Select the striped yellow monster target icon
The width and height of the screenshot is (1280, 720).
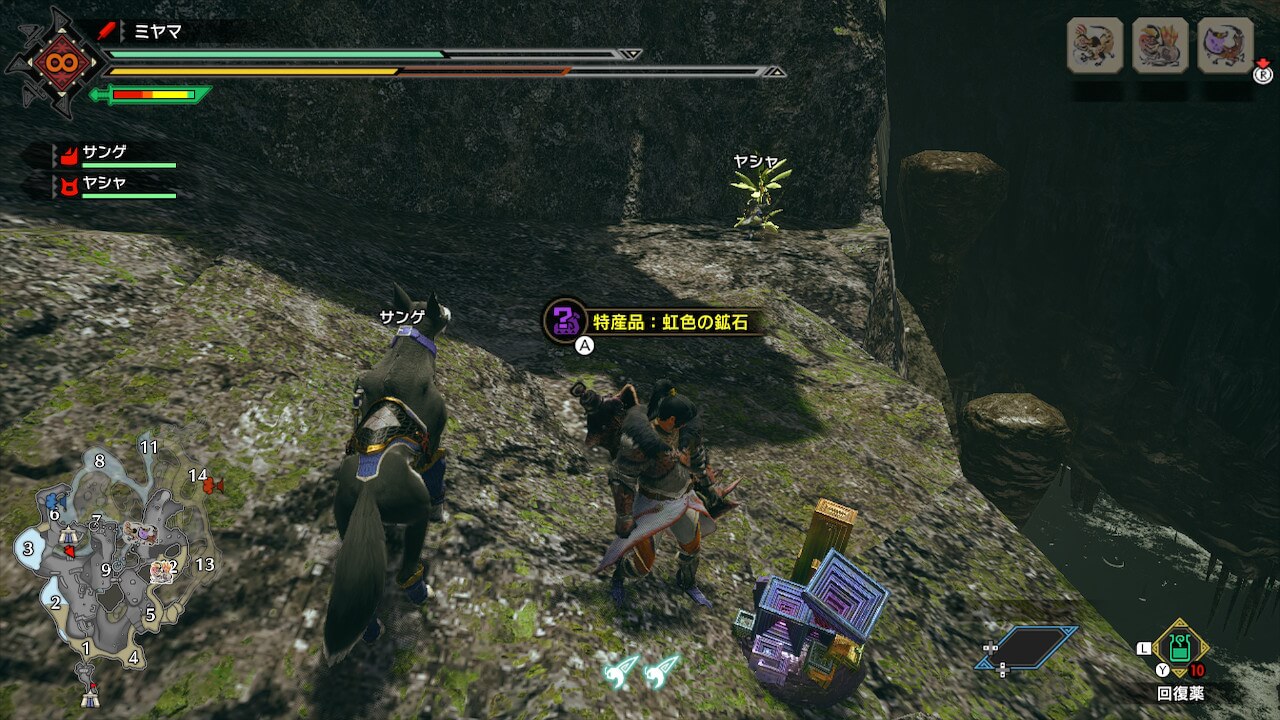(1095, 45)
